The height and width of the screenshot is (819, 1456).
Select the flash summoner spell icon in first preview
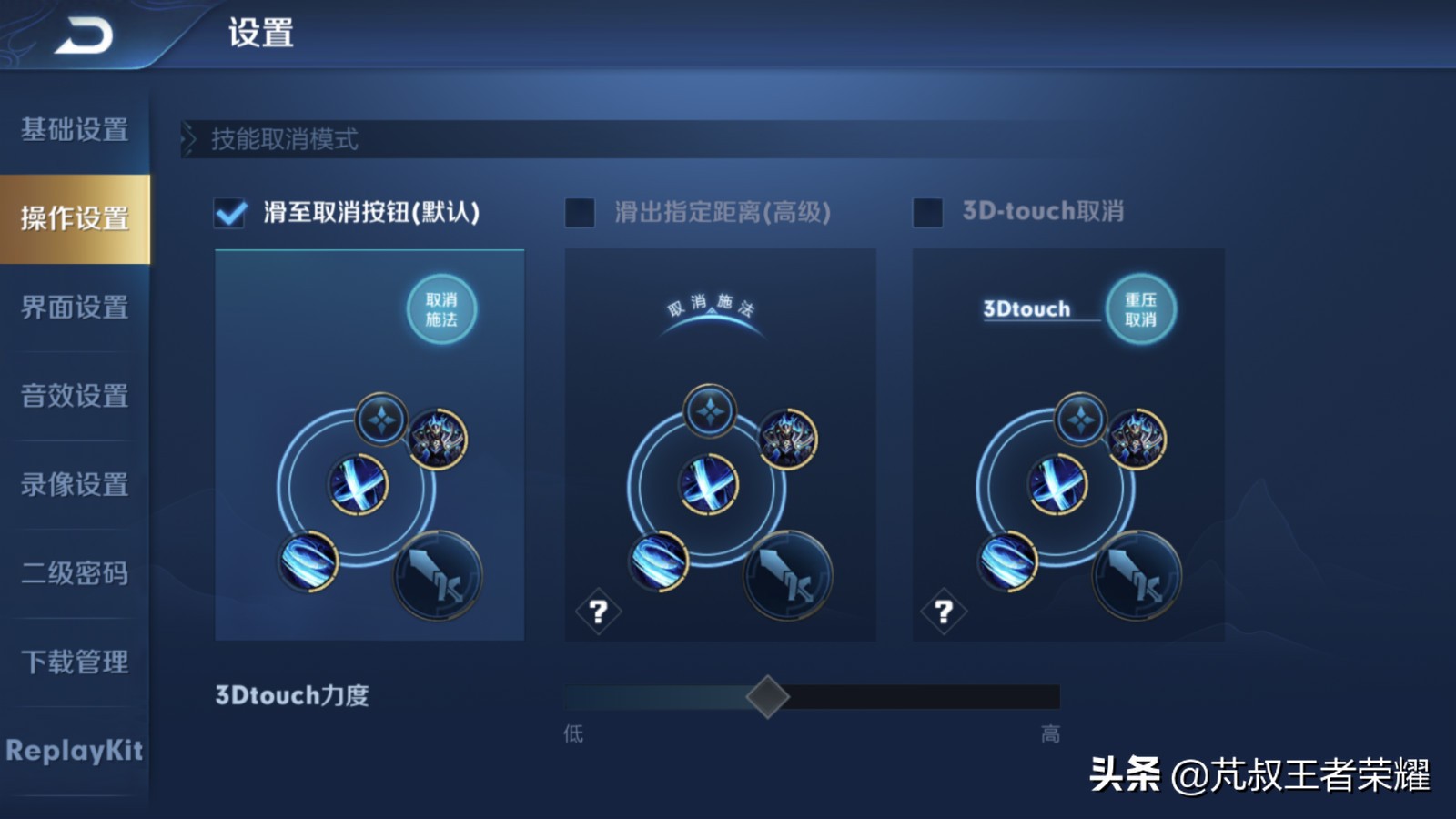tap(381, 421)
